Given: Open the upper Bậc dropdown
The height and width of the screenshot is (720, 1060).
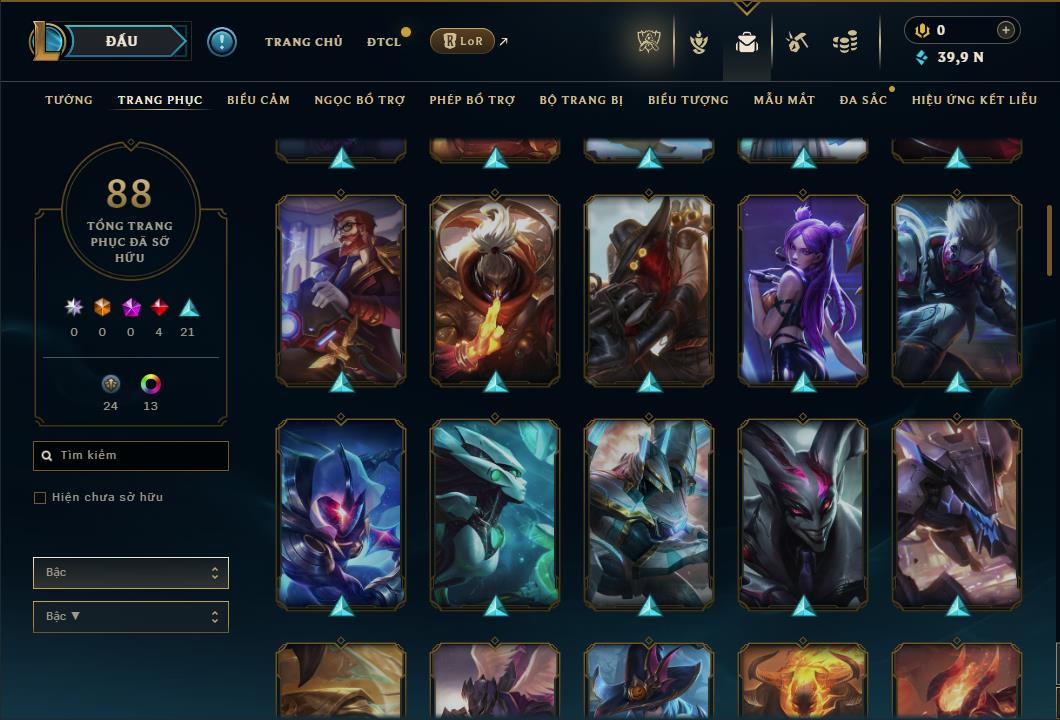Looking at the screenshot, I should point(131,573).
